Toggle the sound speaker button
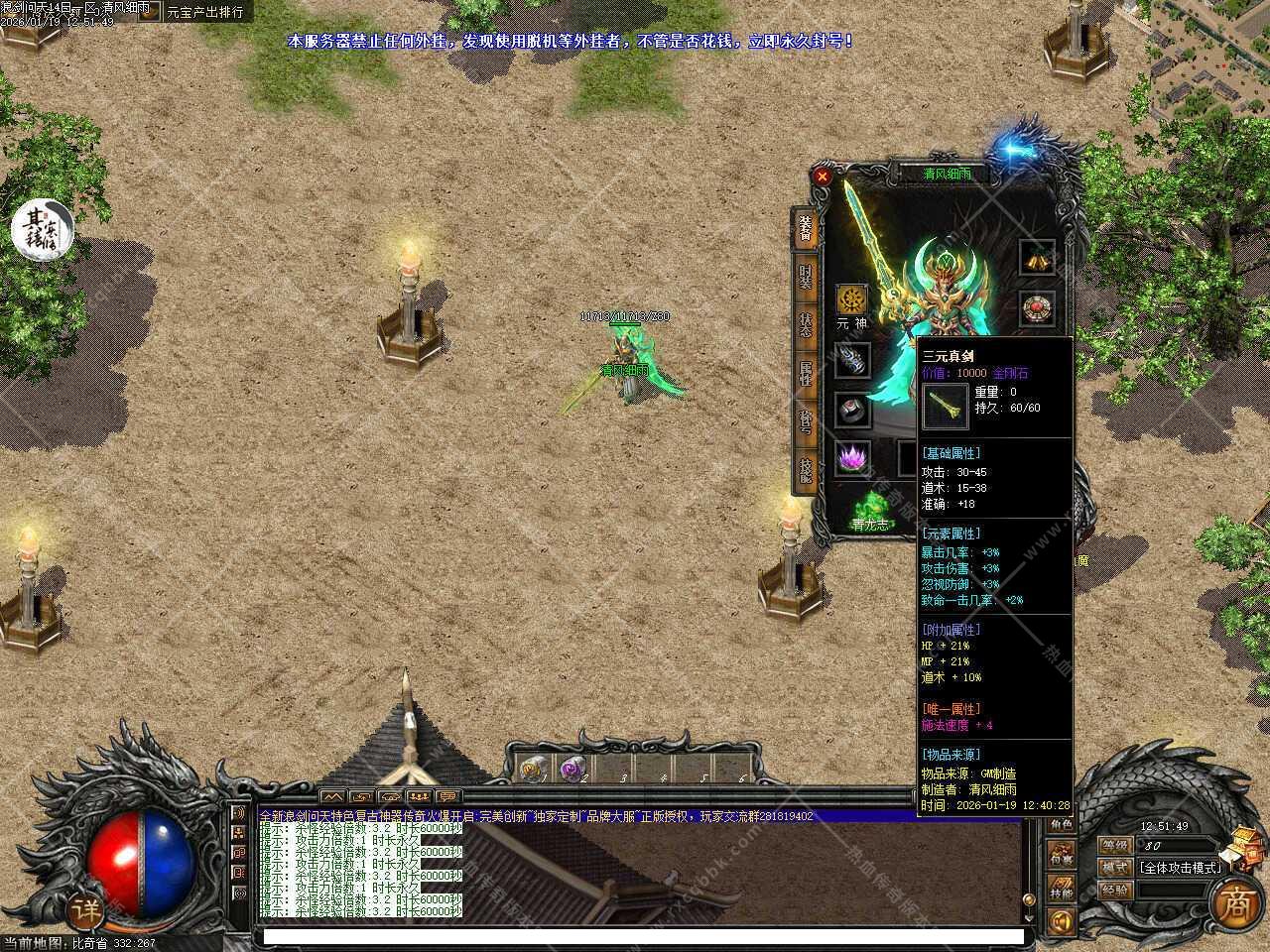 (x=1061, y=922)
